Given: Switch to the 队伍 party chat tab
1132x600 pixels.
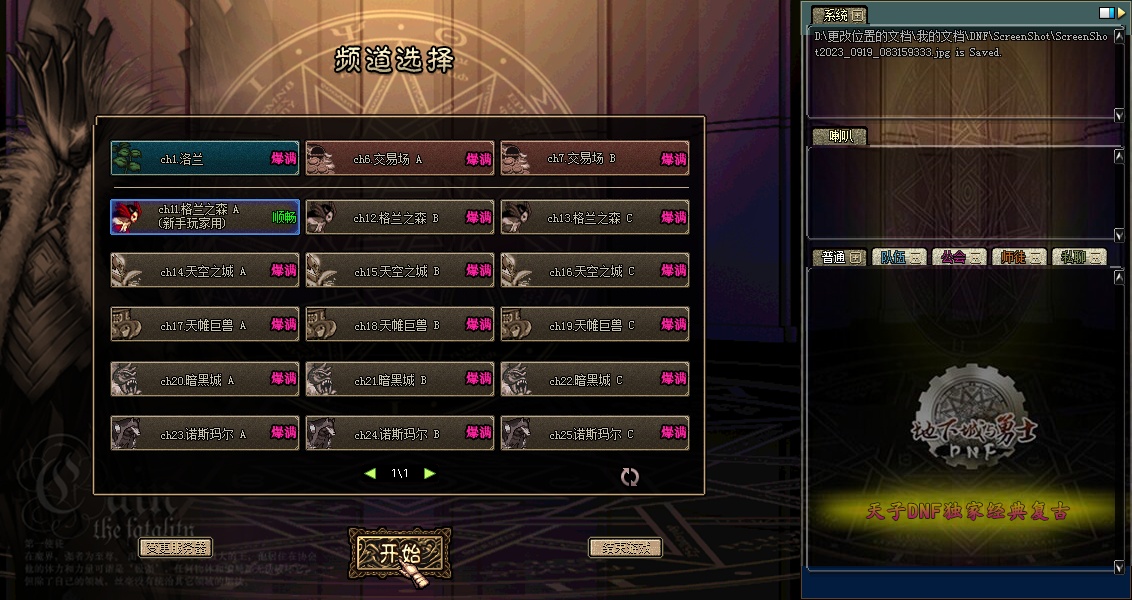Looking at the screenshot, I should click(898, 257).
